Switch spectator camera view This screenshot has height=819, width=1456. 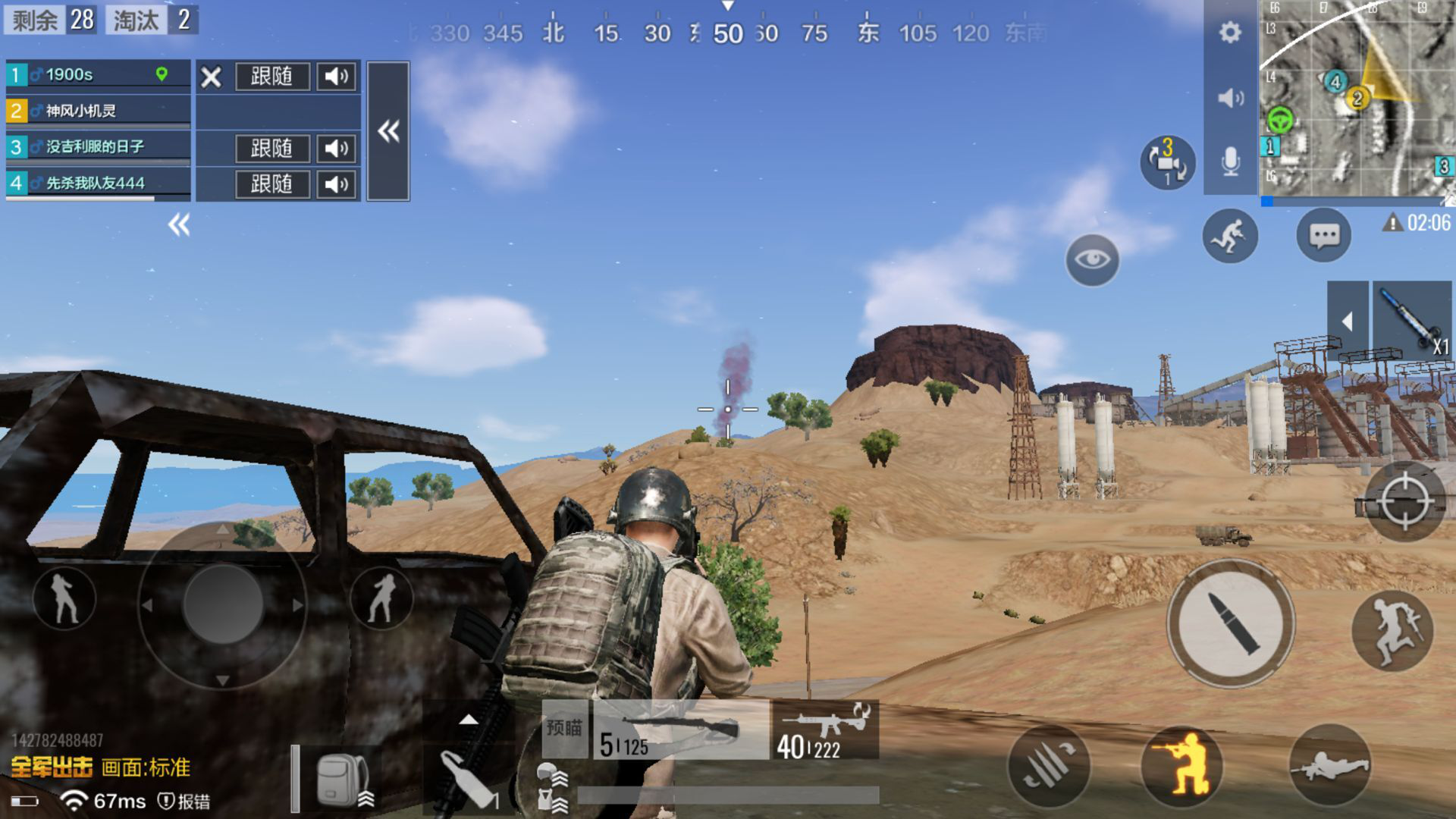[x=1167, y=162]
